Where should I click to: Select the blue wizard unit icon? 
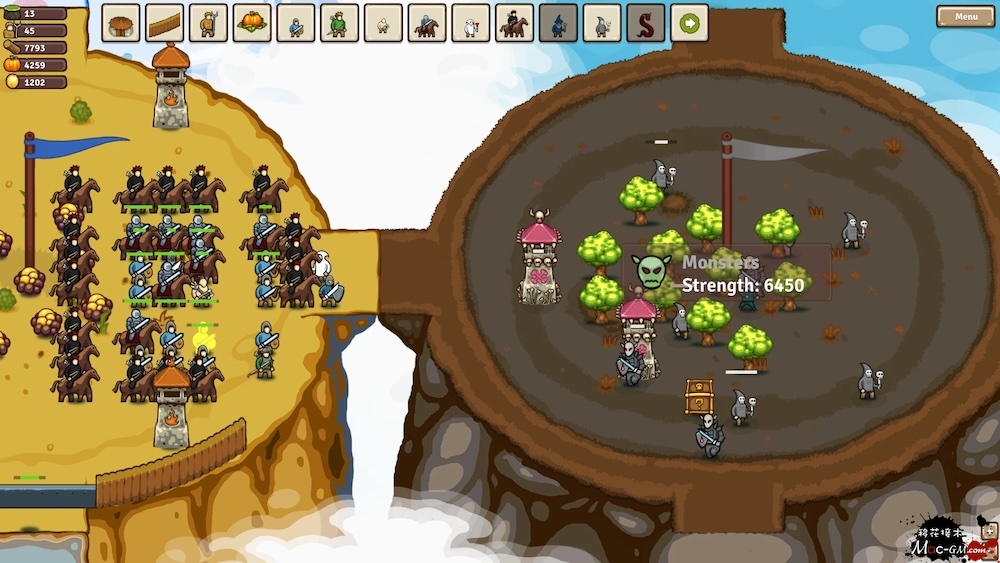(558, 23)
